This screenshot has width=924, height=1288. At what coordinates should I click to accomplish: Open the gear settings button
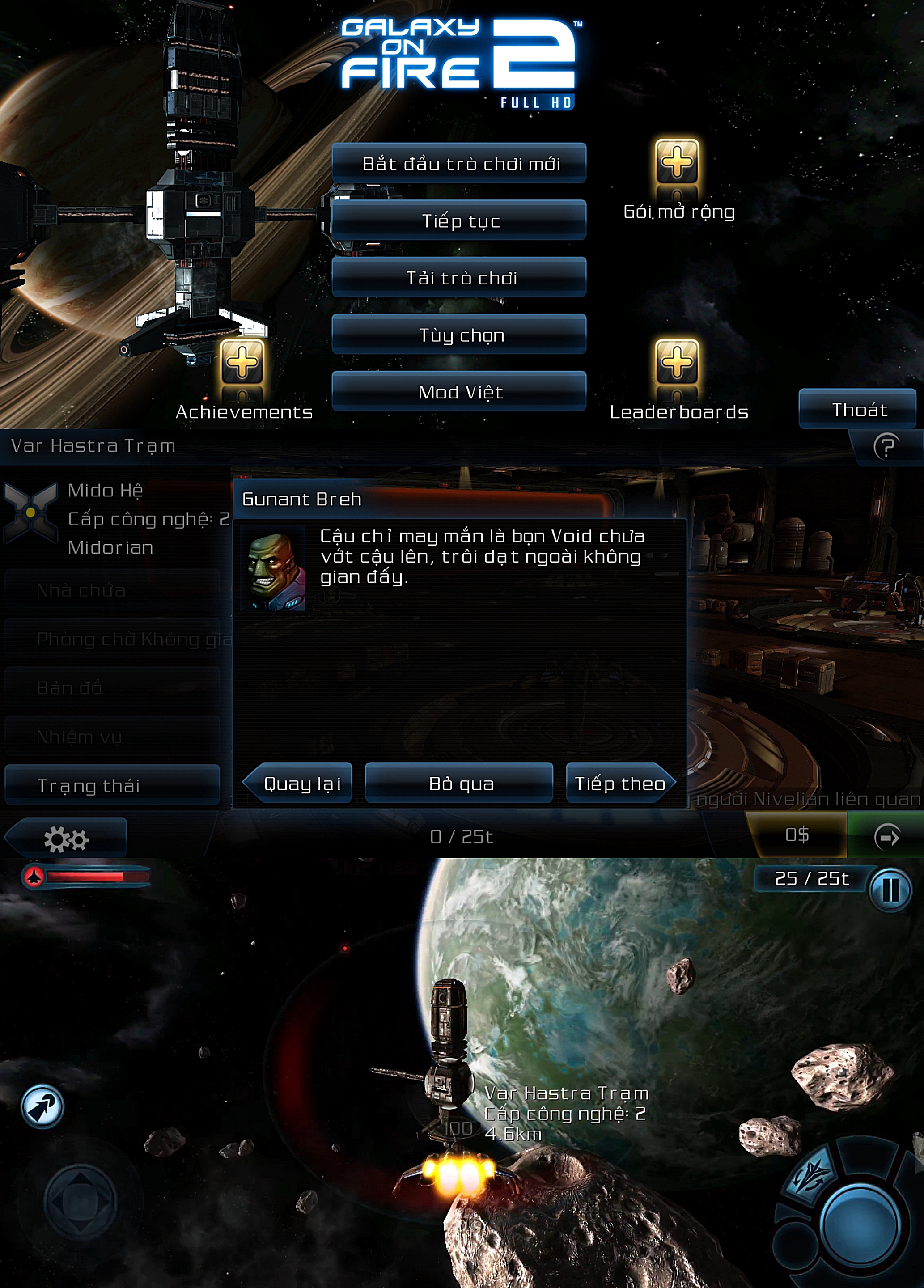[66, 838]
